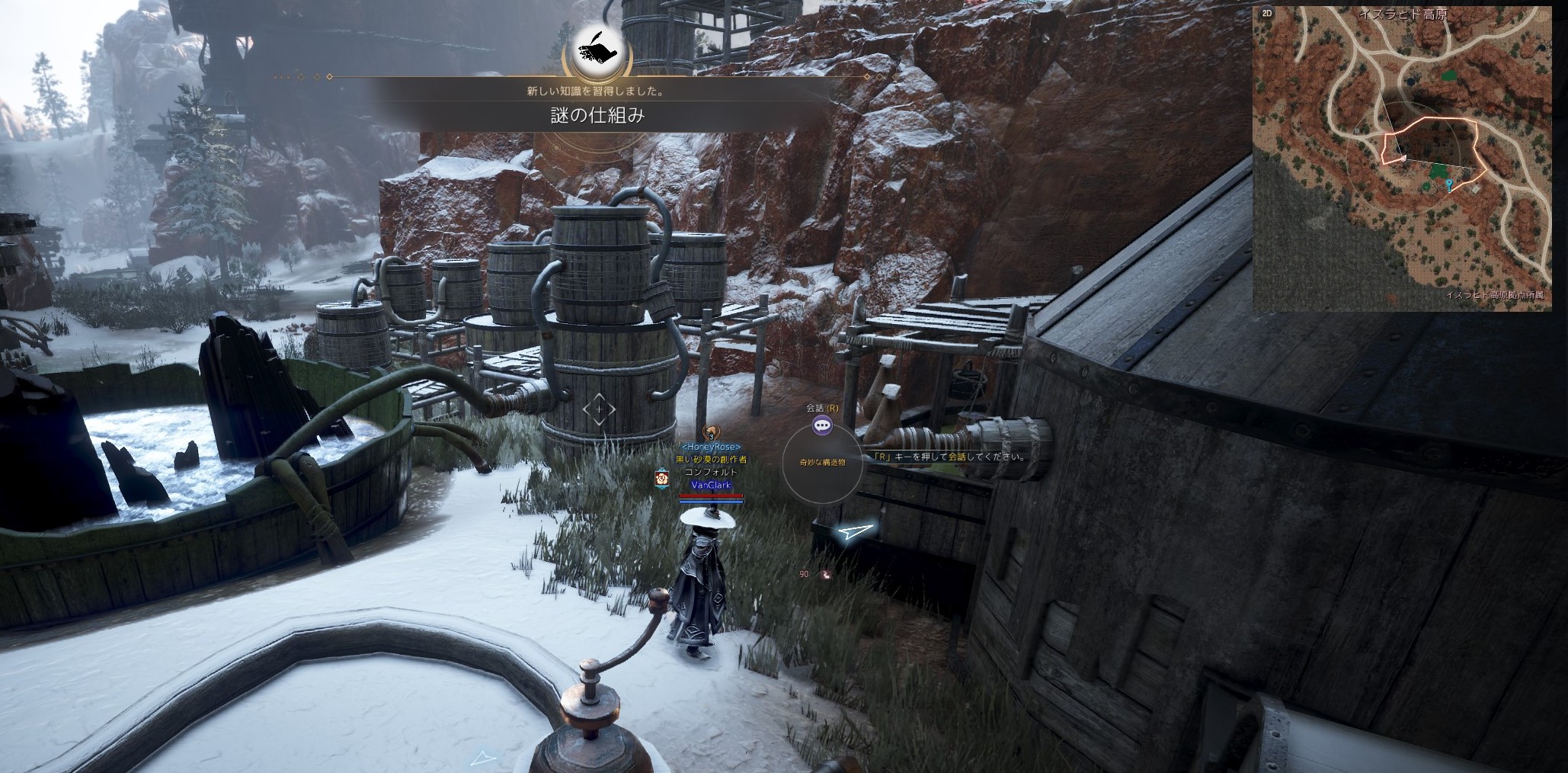1568x773 pixels.
Task: Click the purple speech bubble talk icon
Action: [x=821, y=425]
